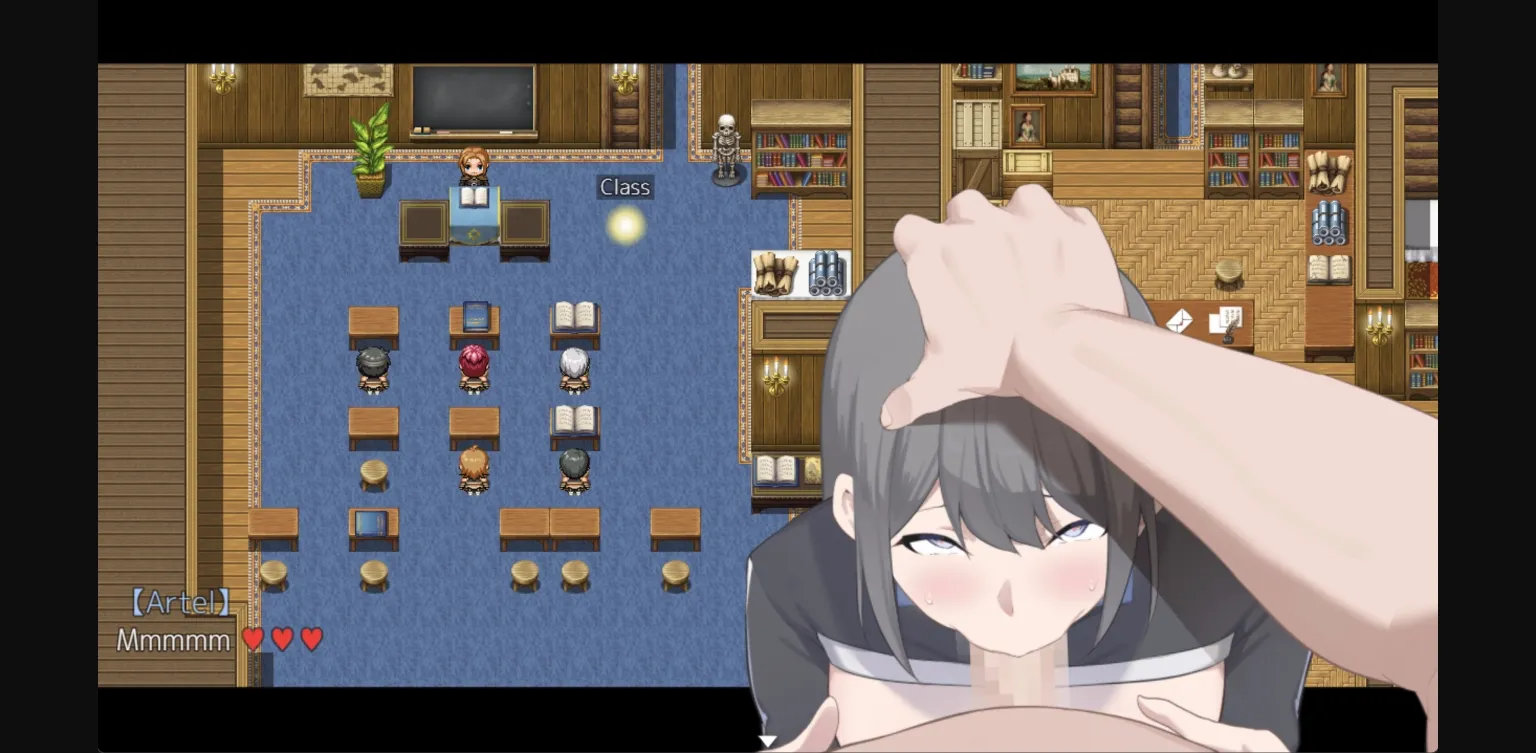Click the second red heart indicator
The height and width of the screenshot is (753, 1536).
pos(283,637)
